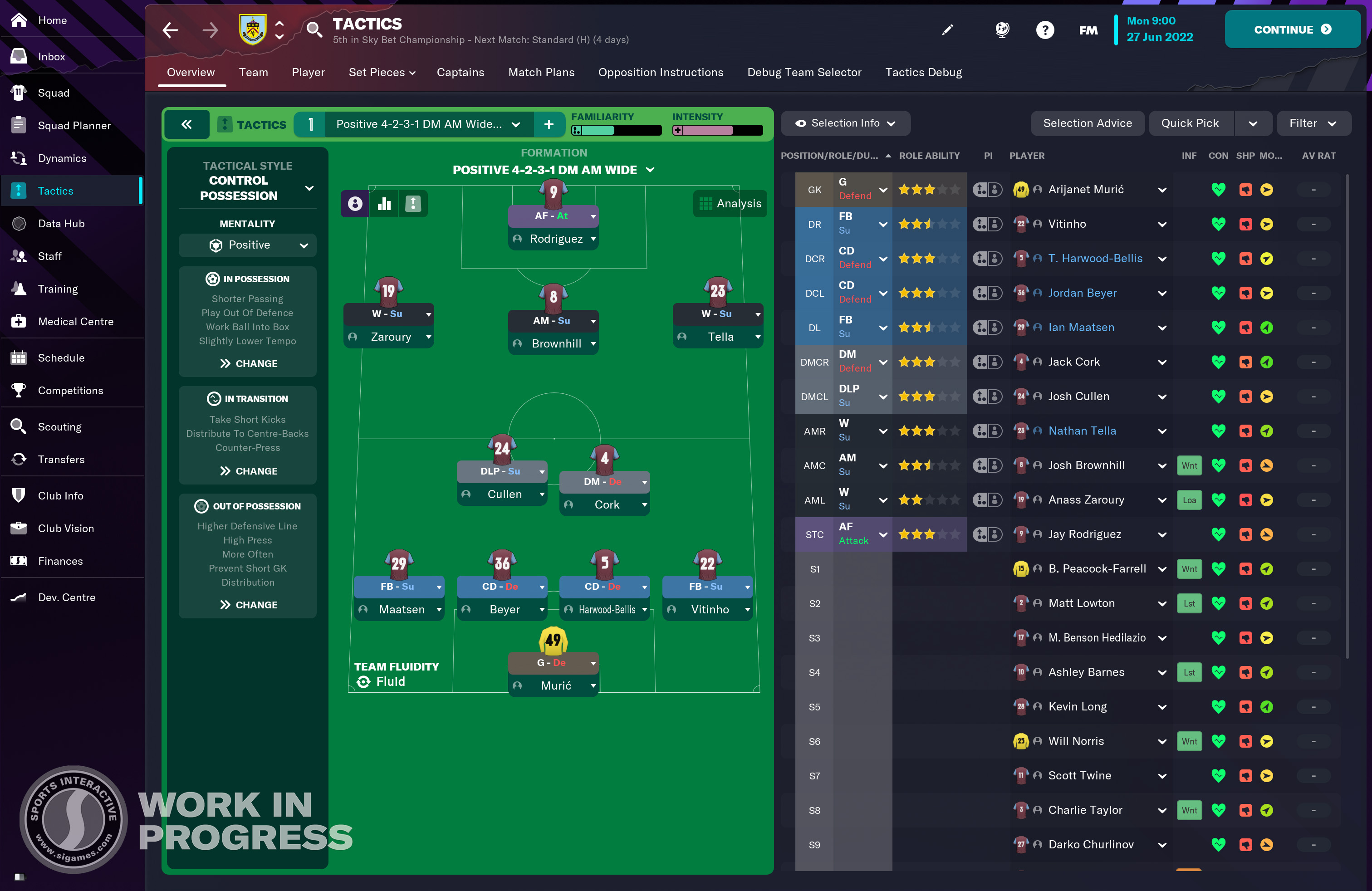Go to Squad Planner

(74, 126)
